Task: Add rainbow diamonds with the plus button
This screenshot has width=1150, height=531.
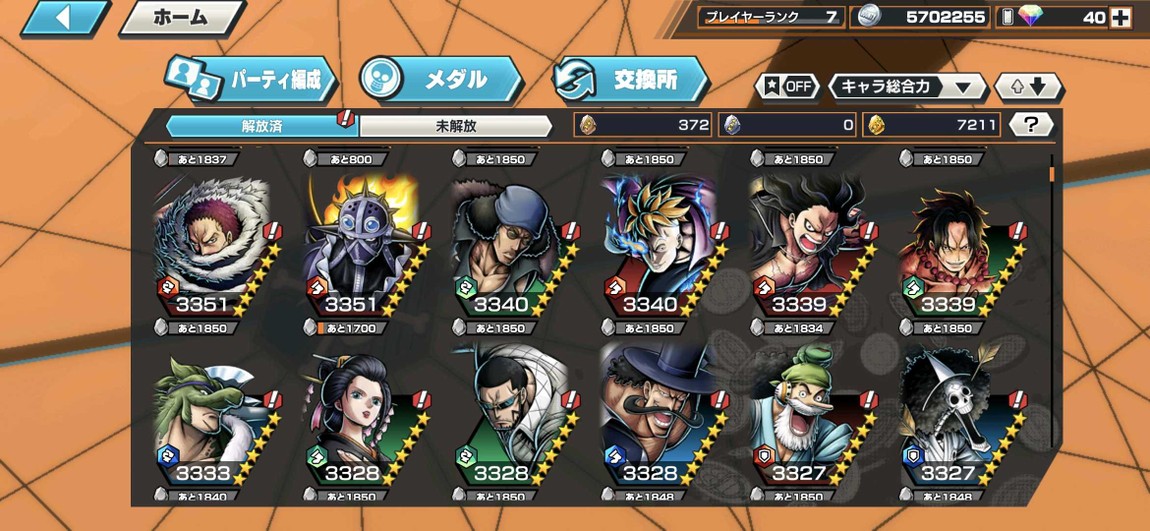Action: click(1121, 17)
